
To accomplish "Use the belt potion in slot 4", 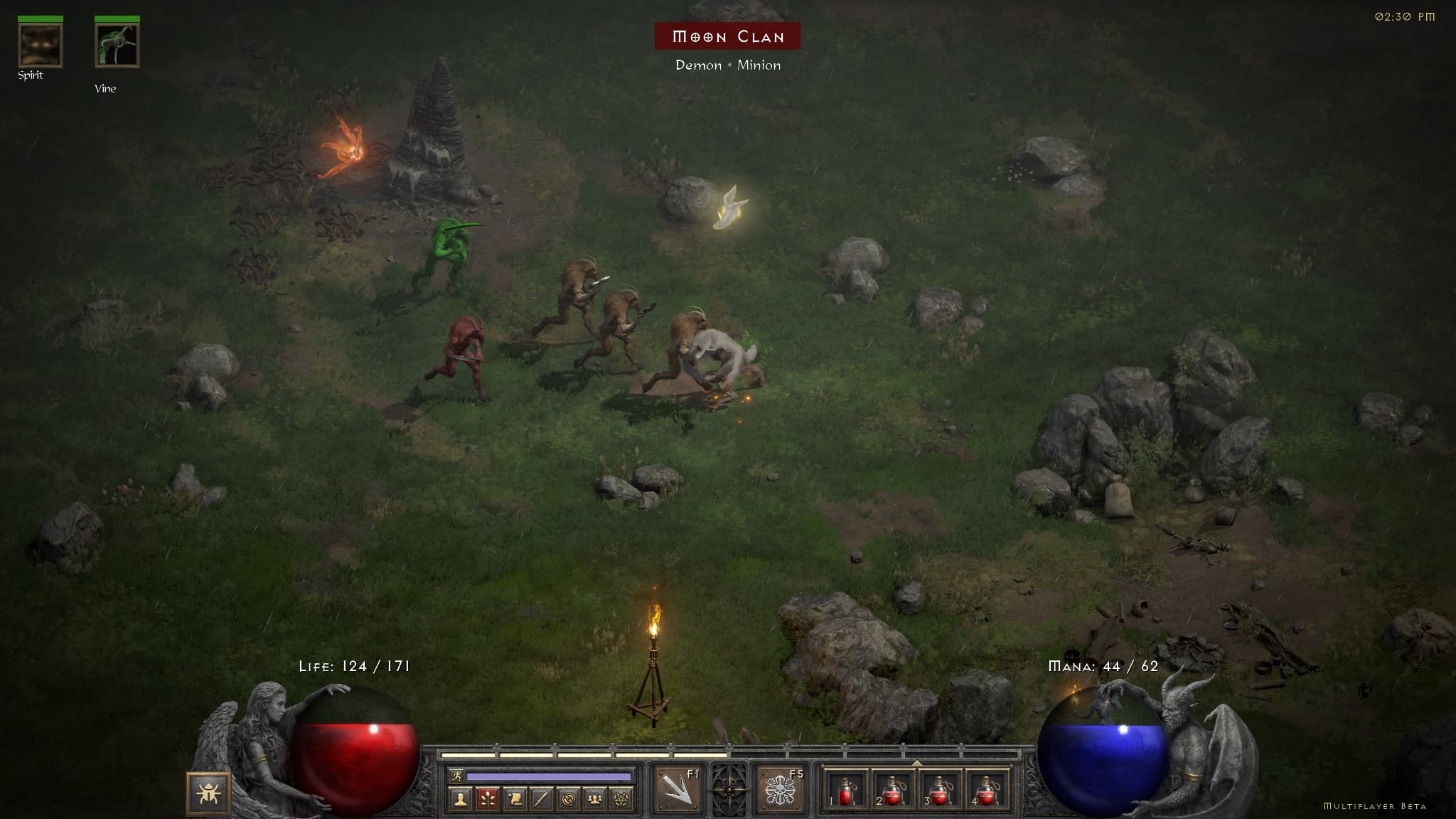I will click(x=986, y=791).
